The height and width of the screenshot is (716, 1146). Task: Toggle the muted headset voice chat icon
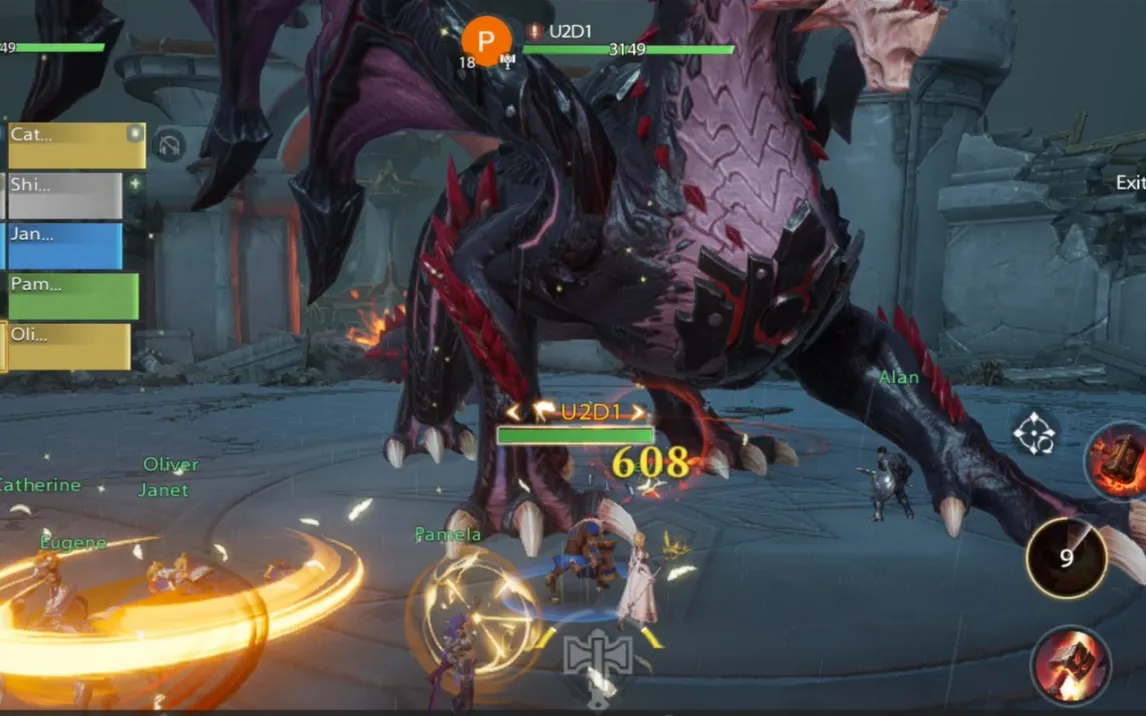coord(170,146)
